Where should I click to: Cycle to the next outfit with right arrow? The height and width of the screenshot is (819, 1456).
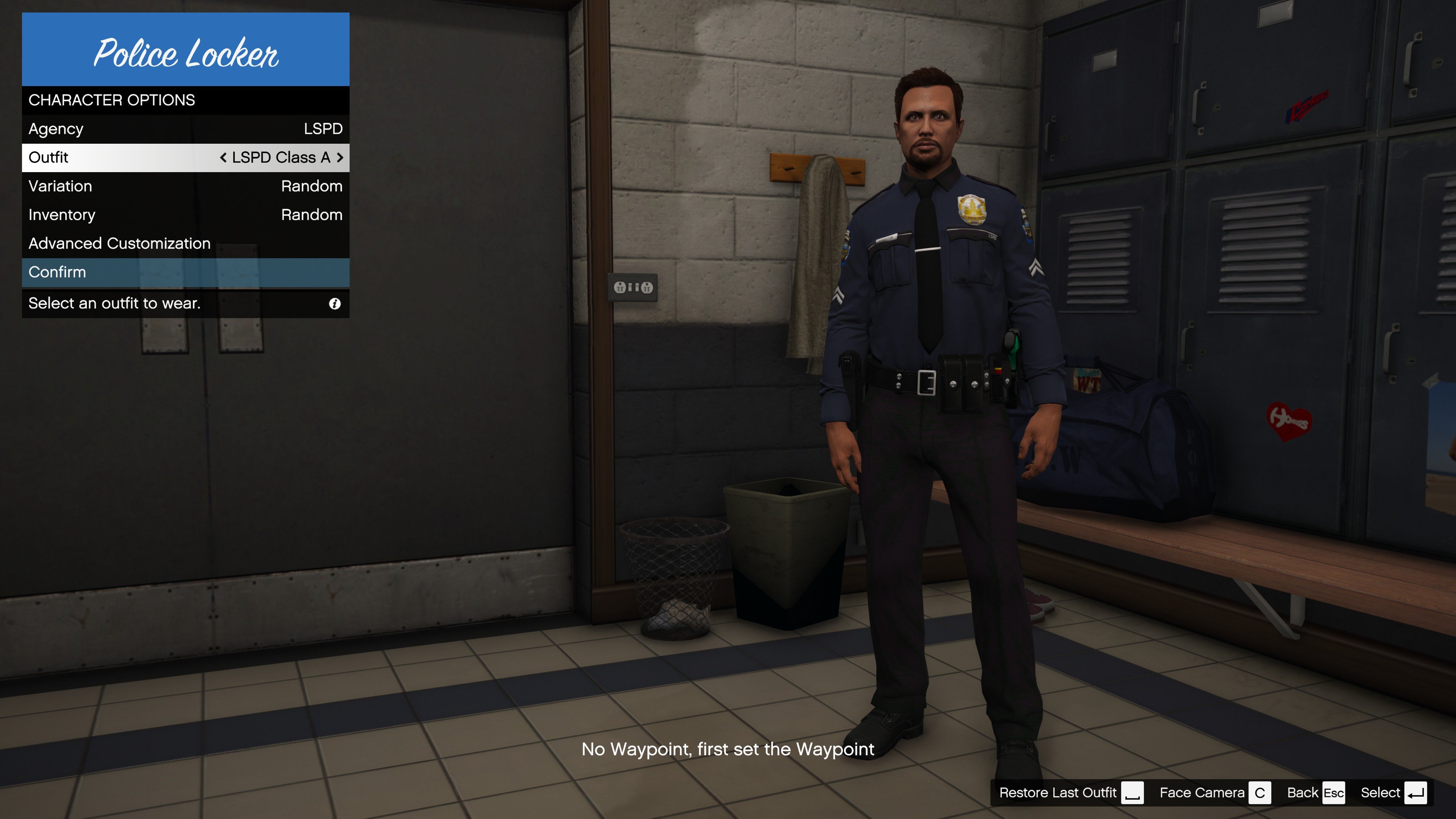(340, 158)
